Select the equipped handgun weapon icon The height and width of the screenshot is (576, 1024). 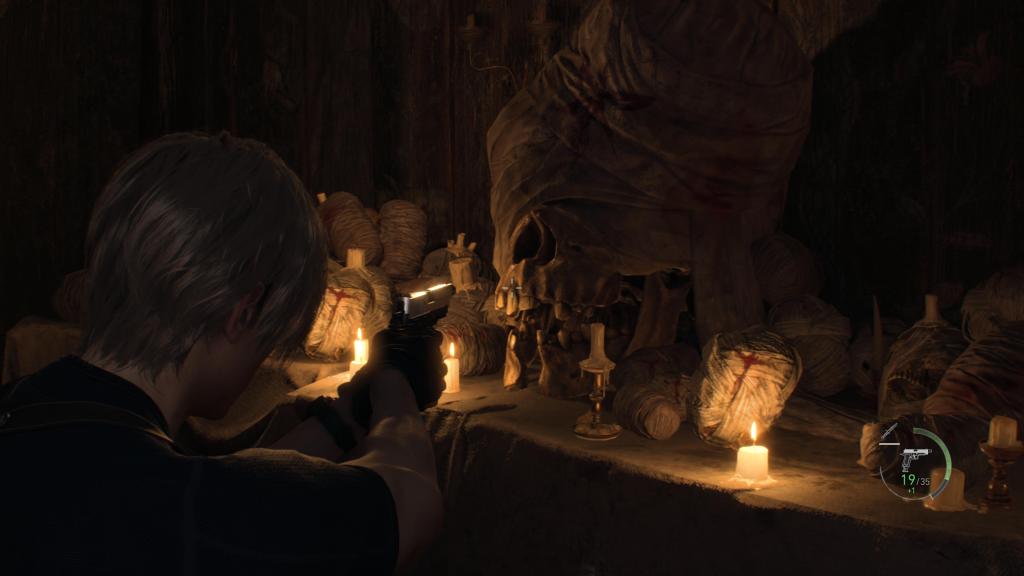click(915, 456)
